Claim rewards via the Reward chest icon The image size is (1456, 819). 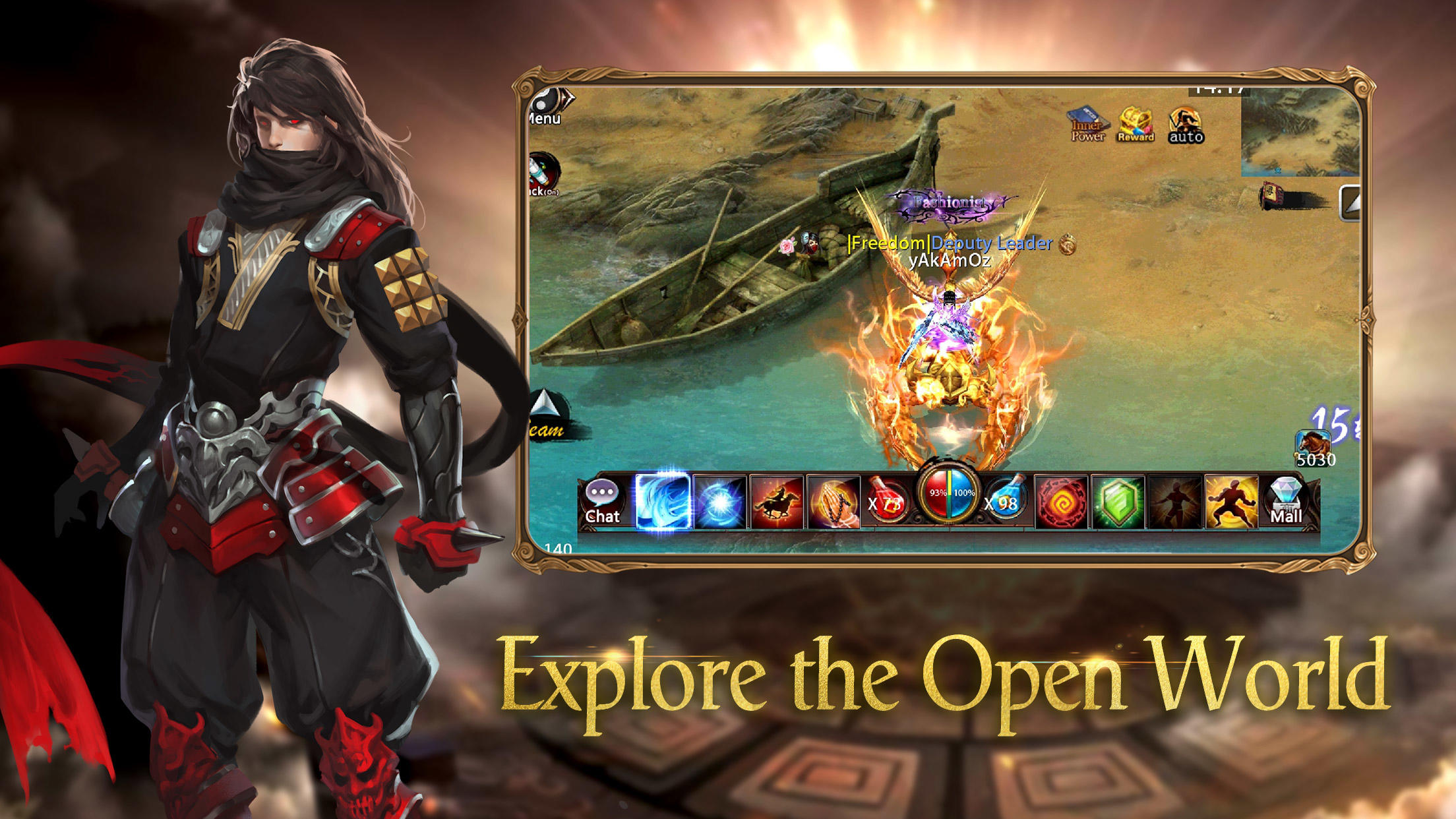pos(1136,124)
